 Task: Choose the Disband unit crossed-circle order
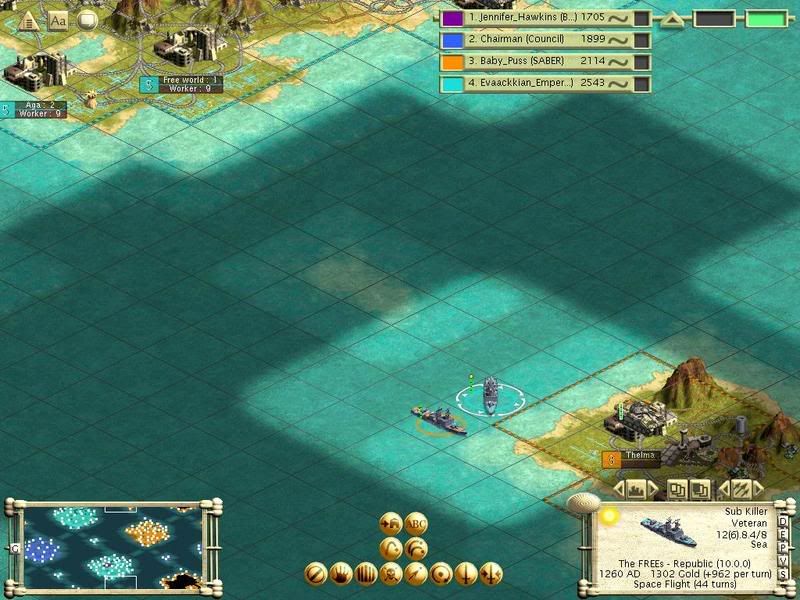(x=317, y=574)
